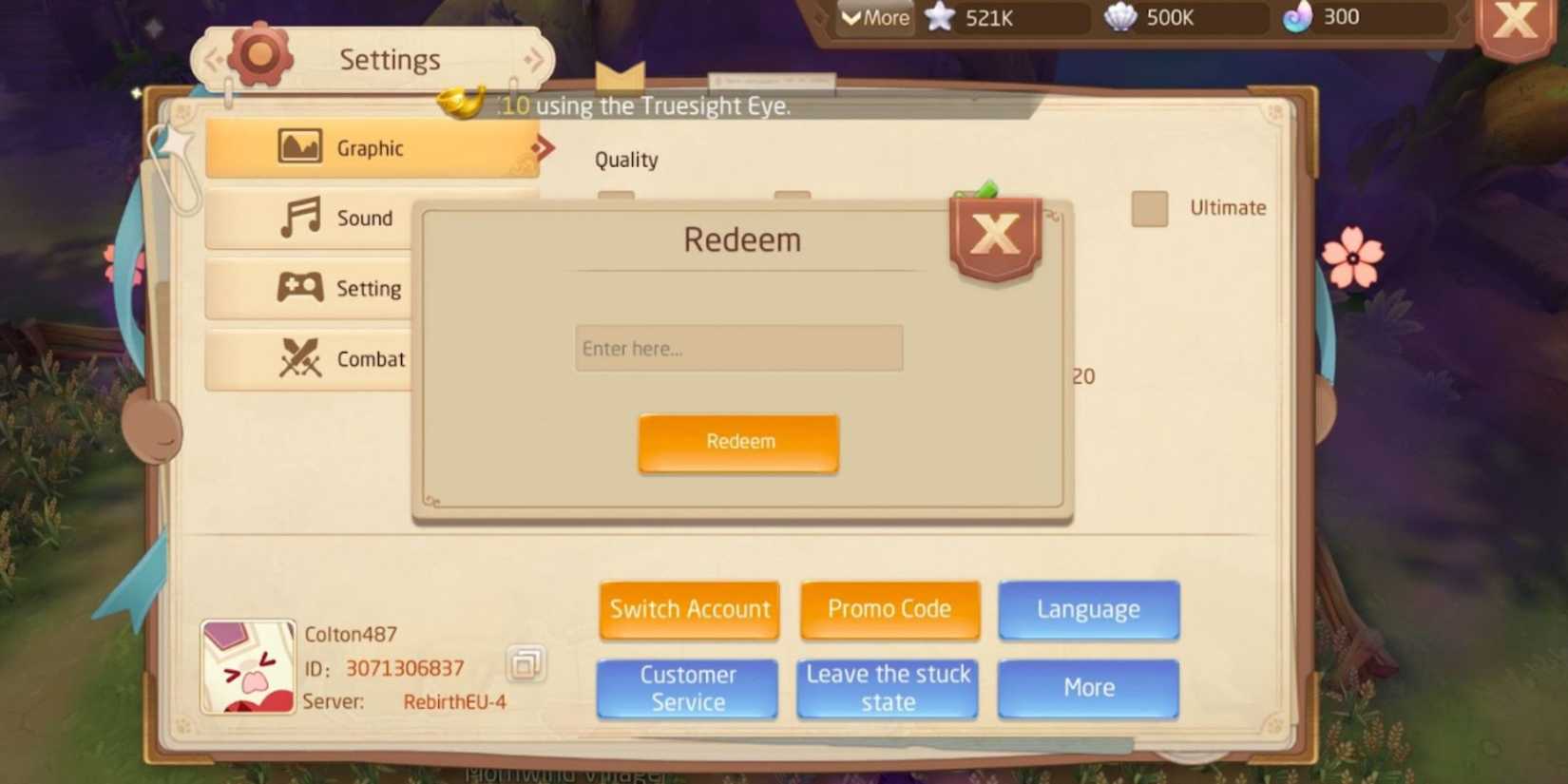The width and height of the screenshot is (1568, 784).
Task: Switch to the Graphic tab
Action: (x=371, y=147)
